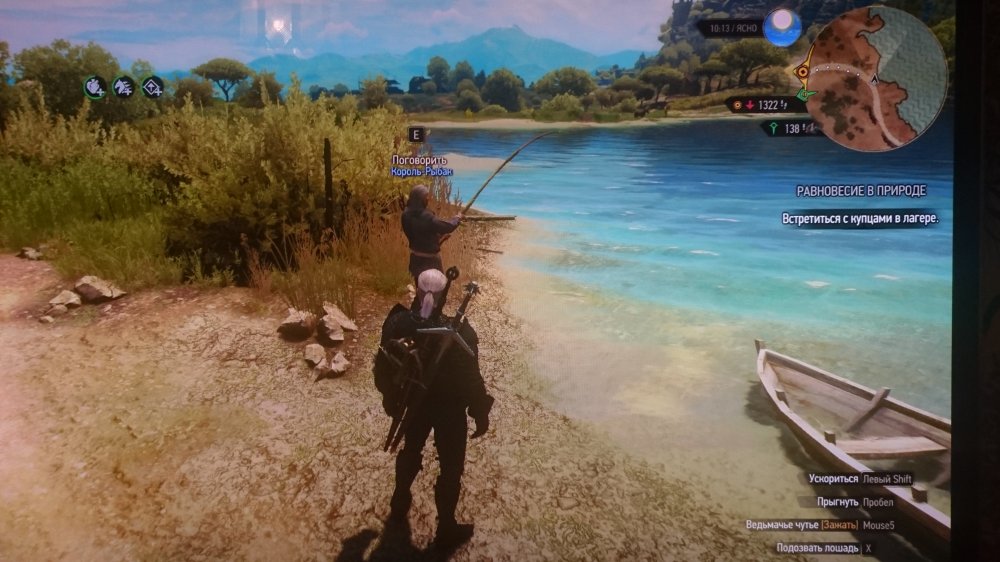This screenshot has height=562, width=1000.
Task: Open the tracked quest "Равновесие в природе"
Action: tap(860, 190)
